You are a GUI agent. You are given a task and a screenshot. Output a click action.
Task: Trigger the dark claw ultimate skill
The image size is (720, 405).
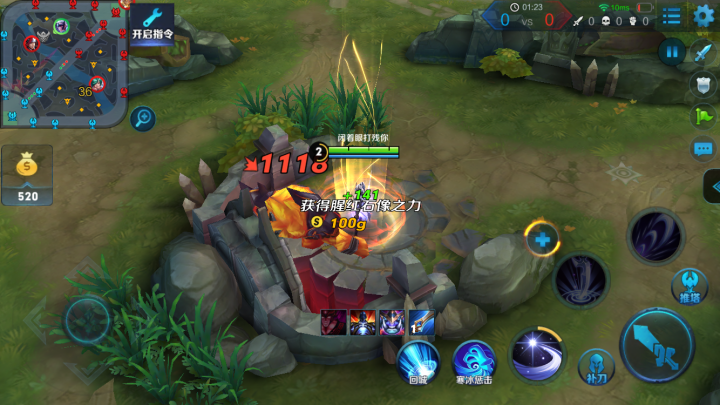point(655,236)
